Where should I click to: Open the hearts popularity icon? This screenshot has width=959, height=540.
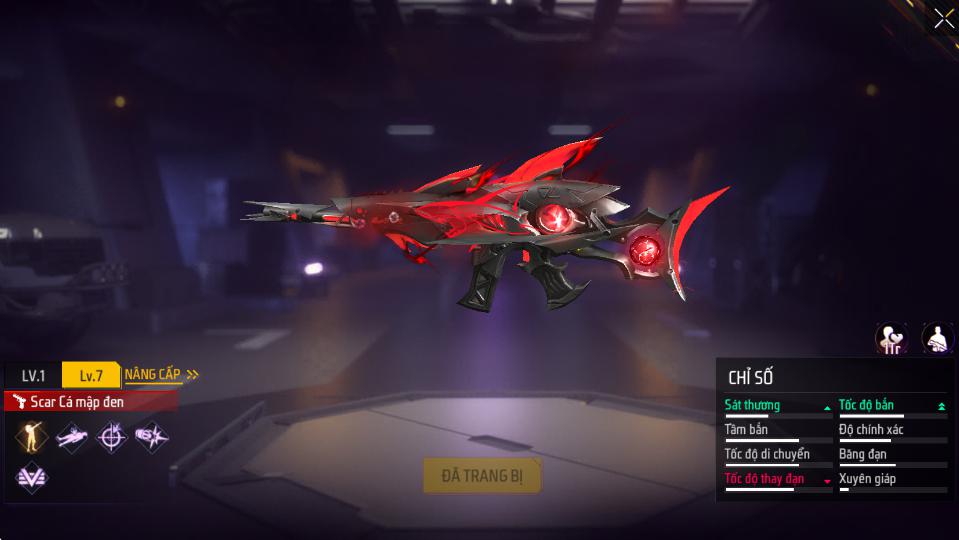click(x=891, y=338)
